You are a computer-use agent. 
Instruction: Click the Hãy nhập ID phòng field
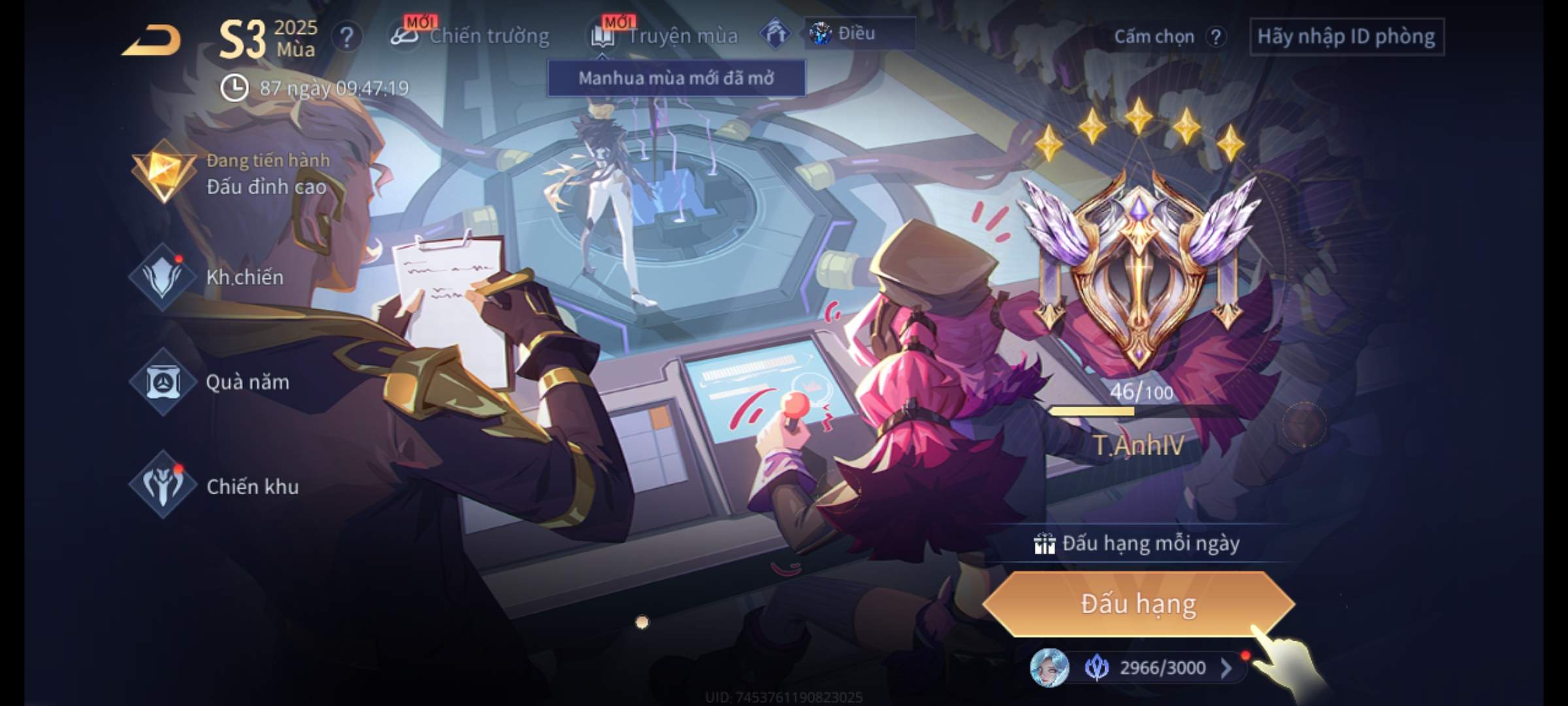[x=1346, y=37]
